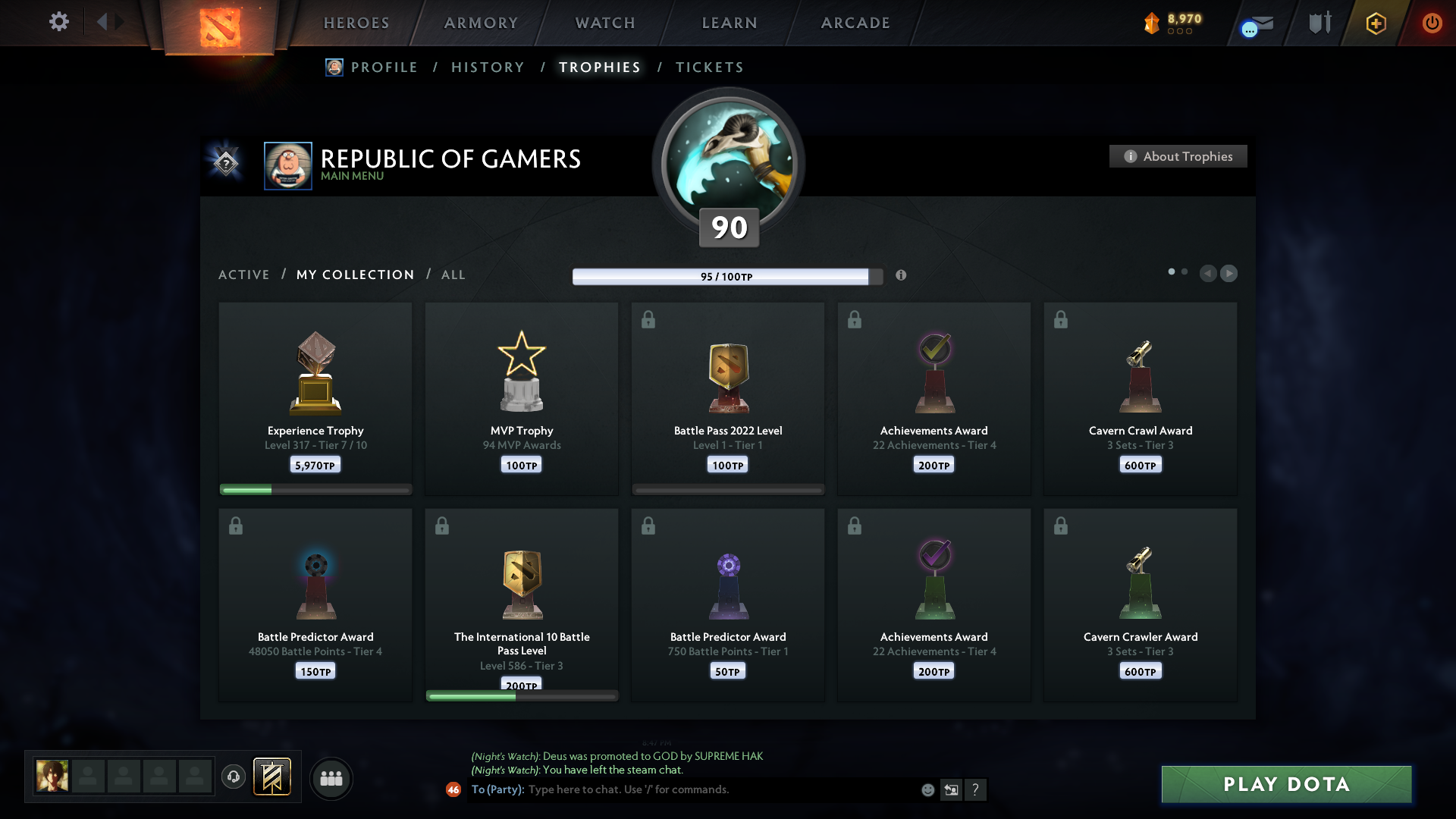Toggle the settings gear in the top-left corner
1456x819 pixels.
[58, 22]
